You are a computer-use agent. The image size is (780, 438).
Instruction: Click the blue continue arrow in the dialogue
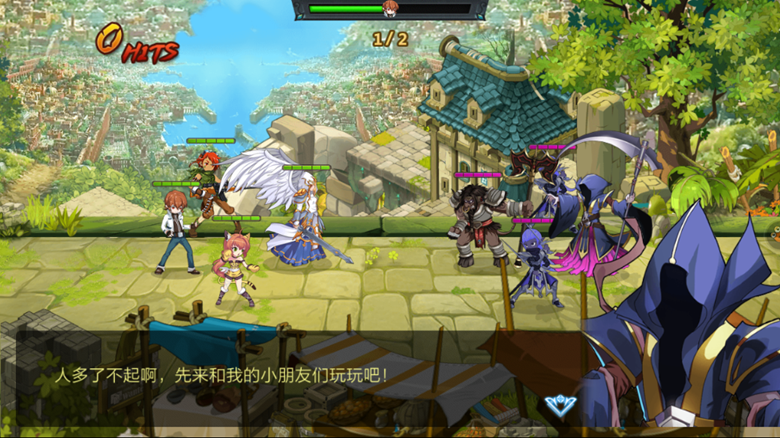click(x=559, y=405)
